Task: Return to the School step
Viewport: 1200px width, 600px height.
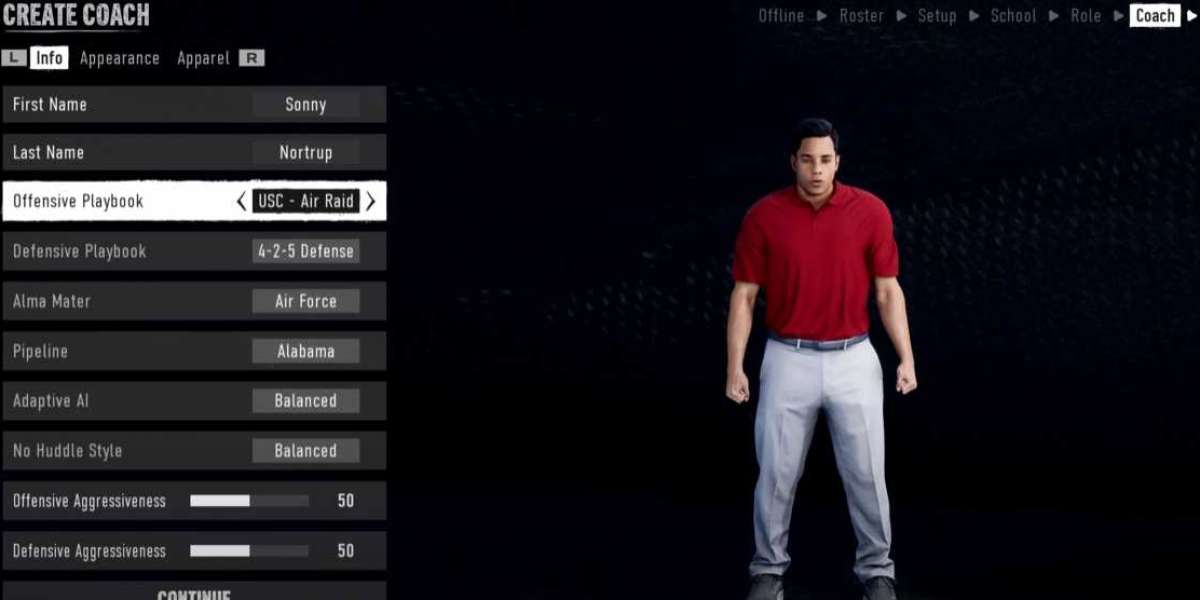Action: click(1013, 15)
